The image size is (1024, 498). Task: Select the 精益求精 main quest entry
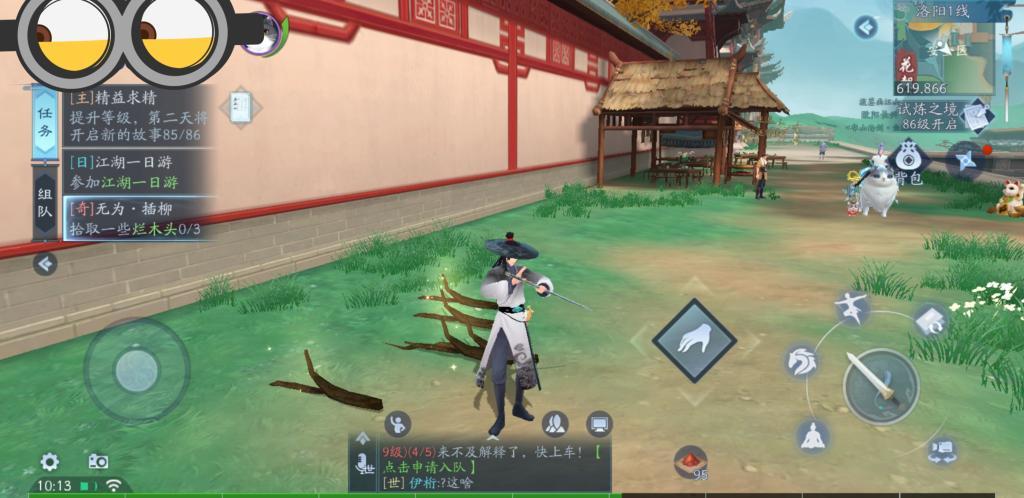coord(135,117)
